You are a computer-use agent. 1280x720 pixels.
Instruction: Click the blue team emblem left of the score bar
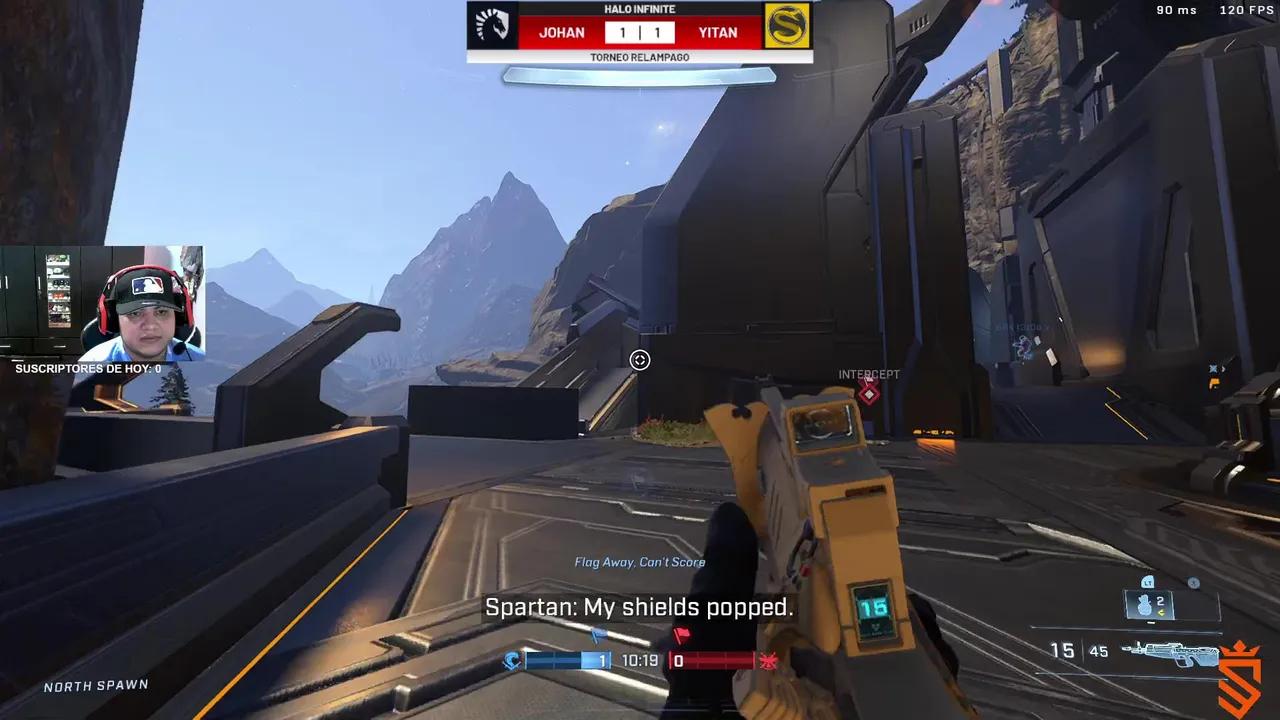(513, 660)
